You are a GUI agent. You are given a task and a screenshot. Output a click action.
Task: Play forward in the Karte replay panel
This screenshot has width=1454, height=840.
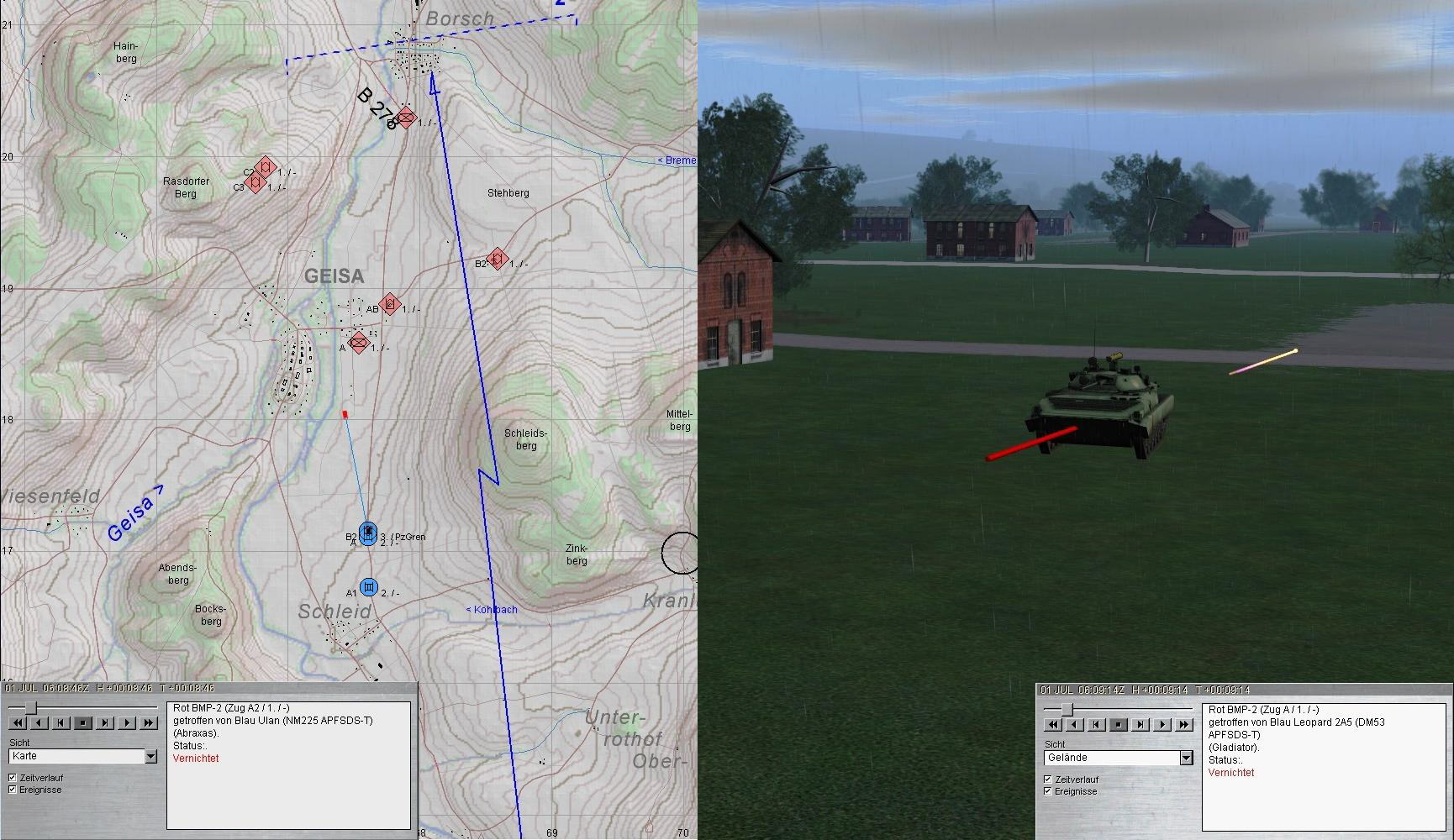(127, 722)
